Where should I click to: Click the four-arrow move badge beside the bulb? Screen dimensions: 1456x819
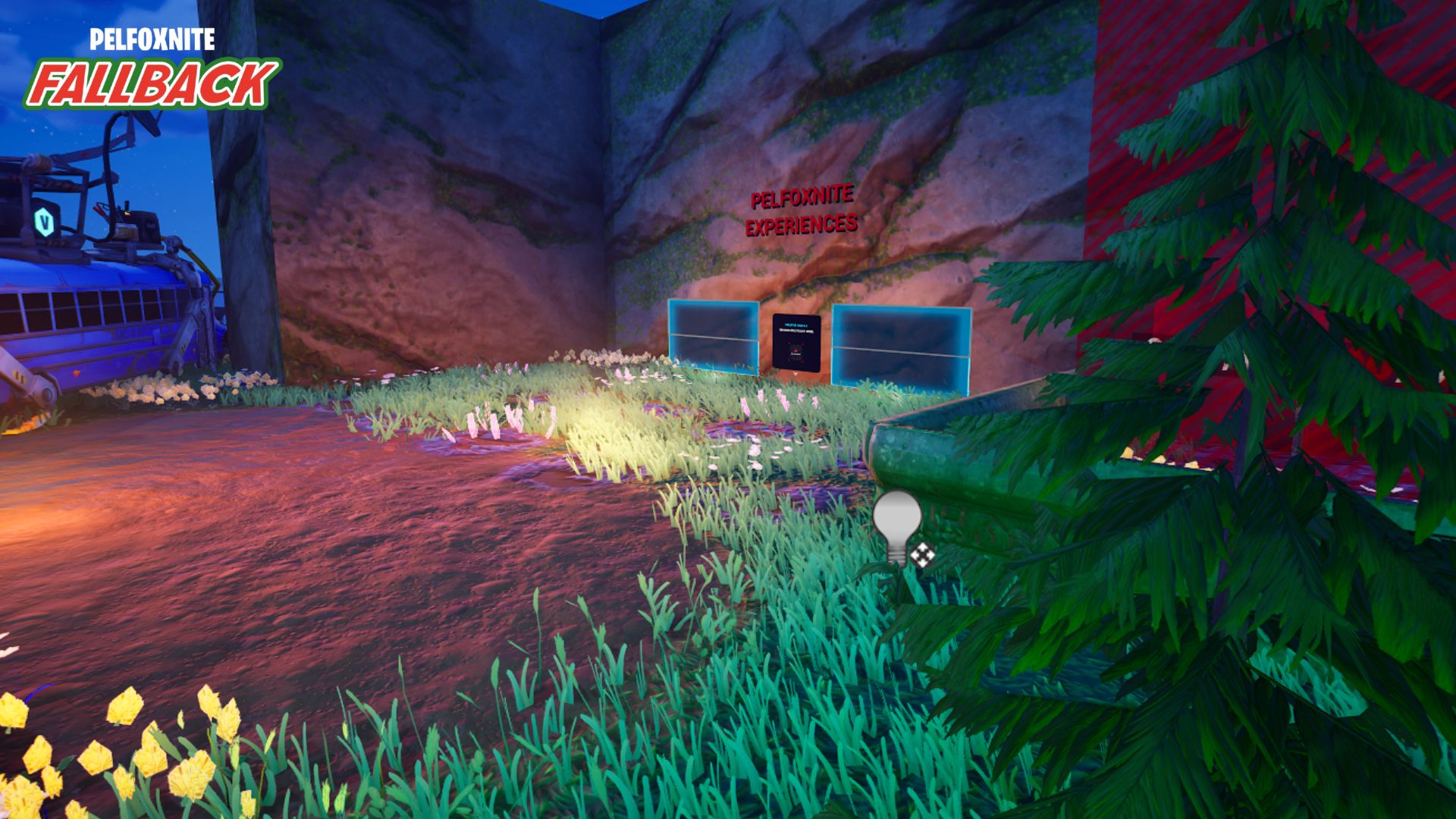(921, 555)
